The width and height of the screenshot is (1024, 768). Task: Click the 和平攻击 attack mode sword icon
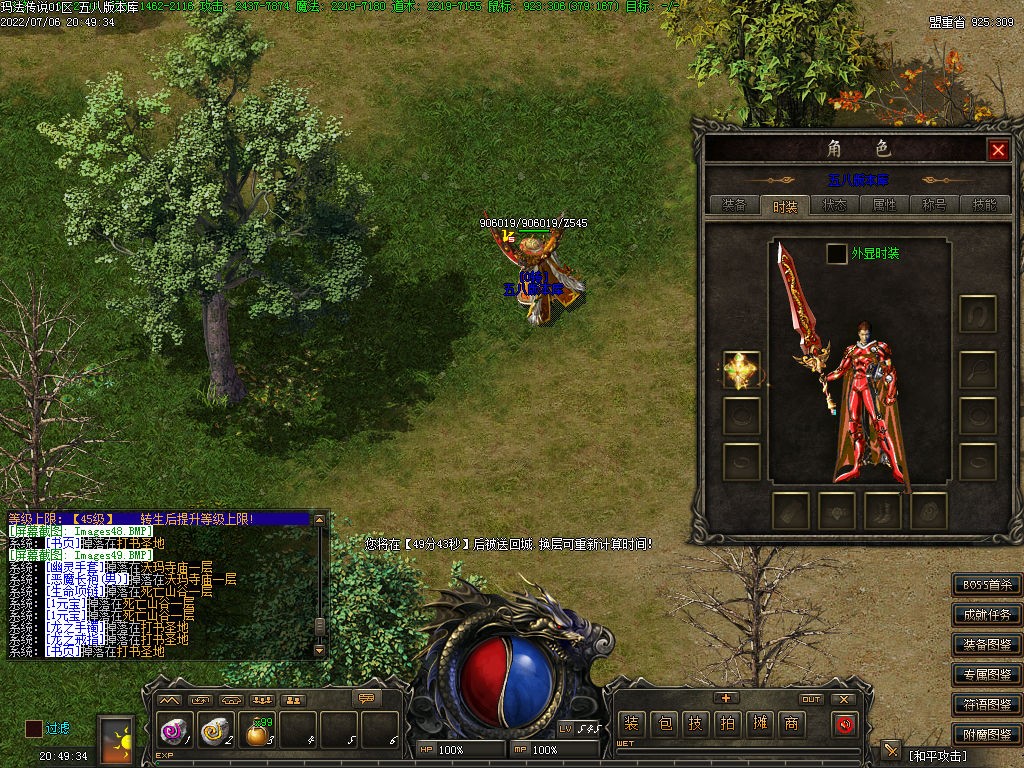tap(891, 751)
